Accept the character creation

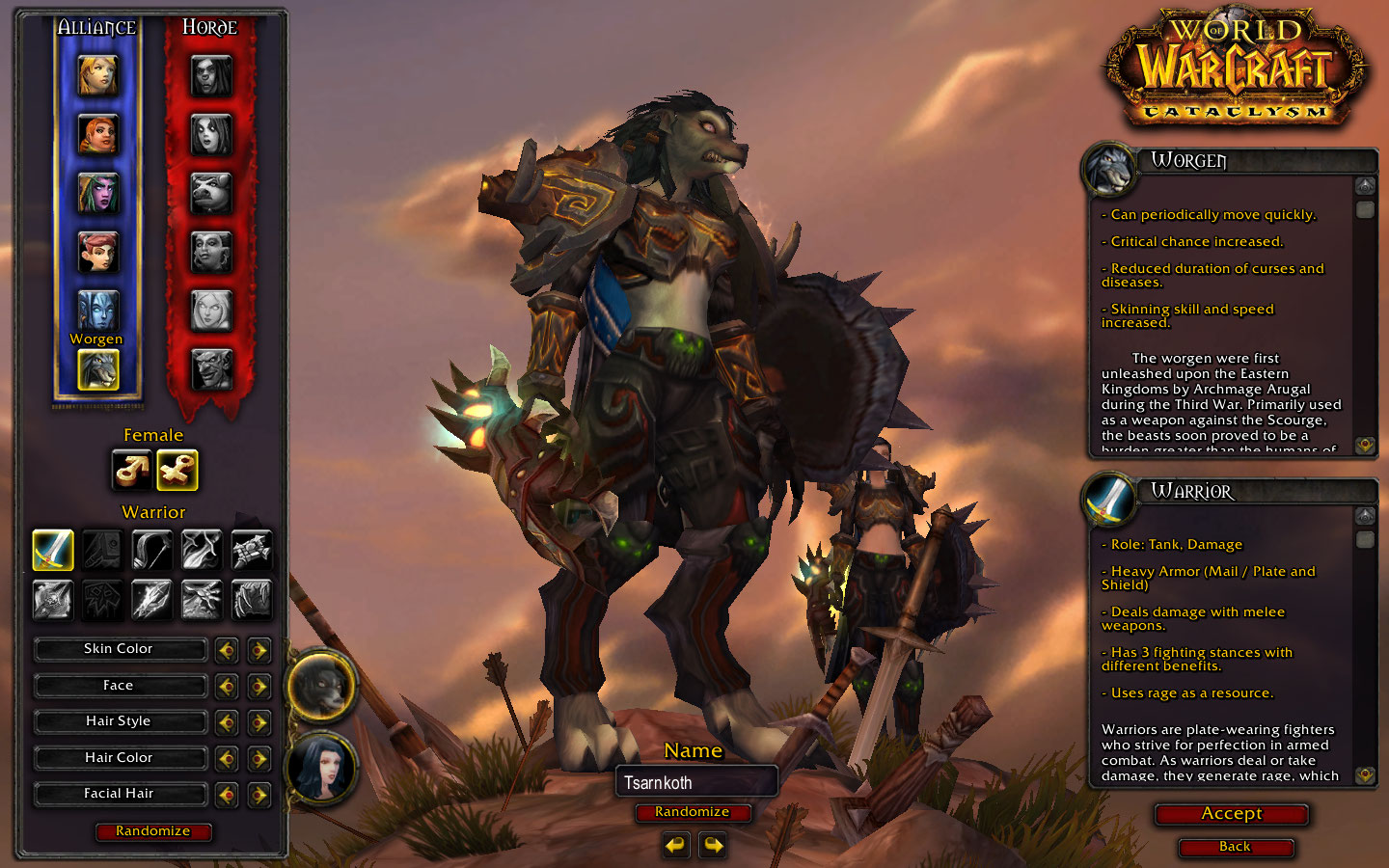(x=1231, y=814)
